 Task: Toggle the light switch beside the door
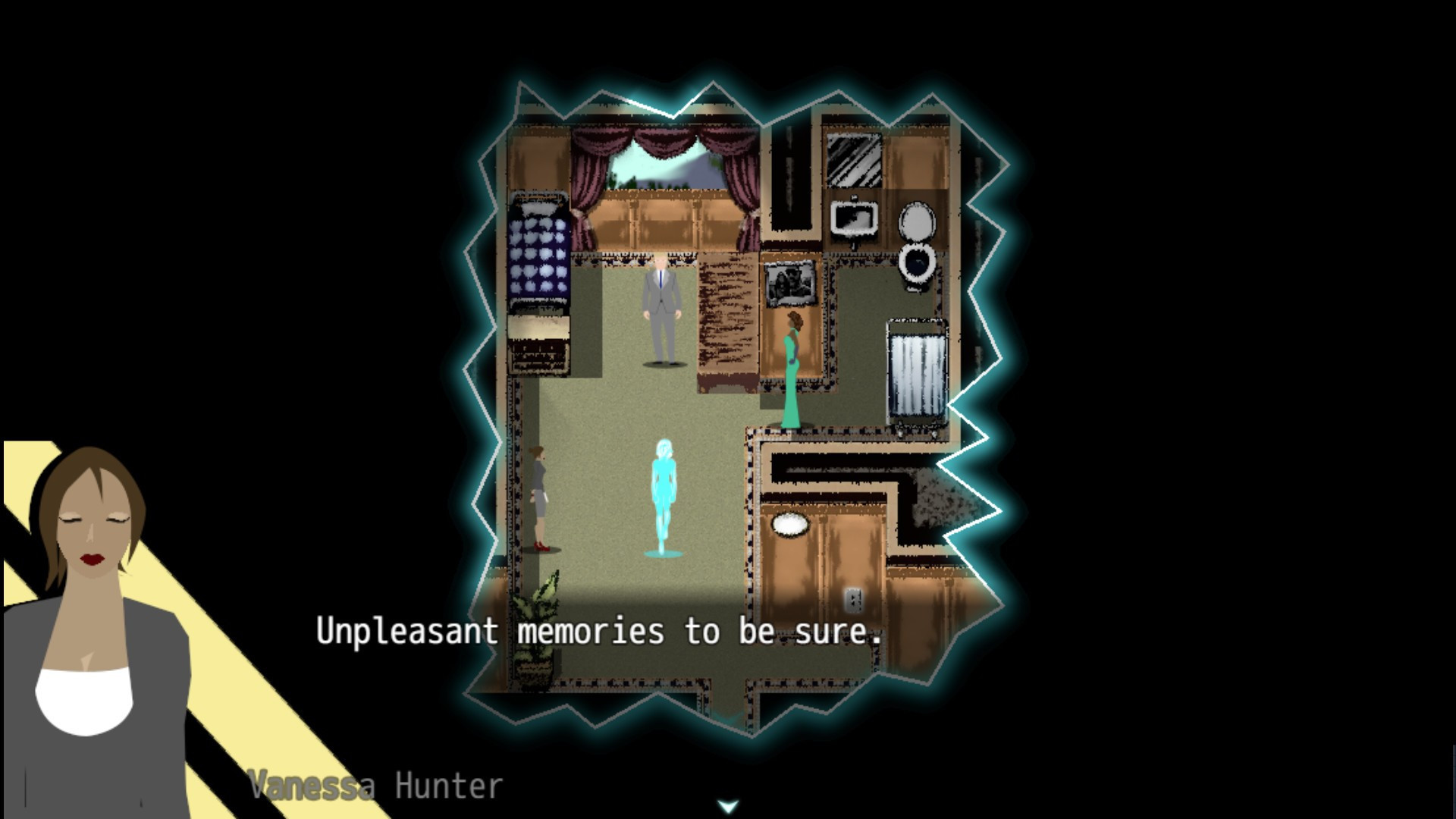pos(853,599)
